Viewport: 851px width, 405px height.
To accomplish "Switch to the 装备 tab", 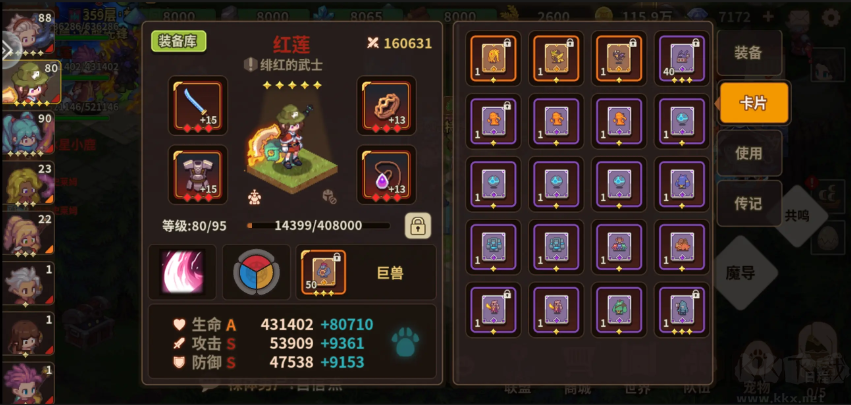I will click(748, 53).
